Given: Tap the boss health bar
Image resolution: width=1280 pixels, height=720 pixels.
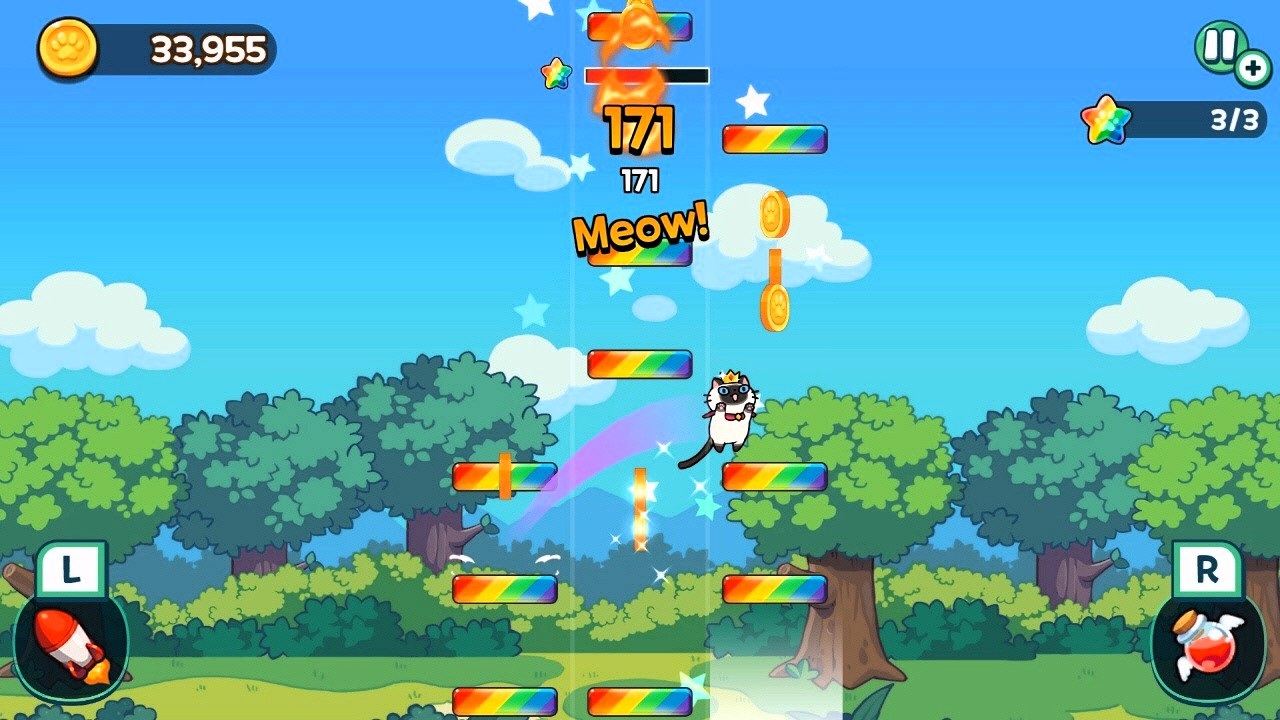Looking at the screenshot, I should pyautogui.click(x=645, y=74).
